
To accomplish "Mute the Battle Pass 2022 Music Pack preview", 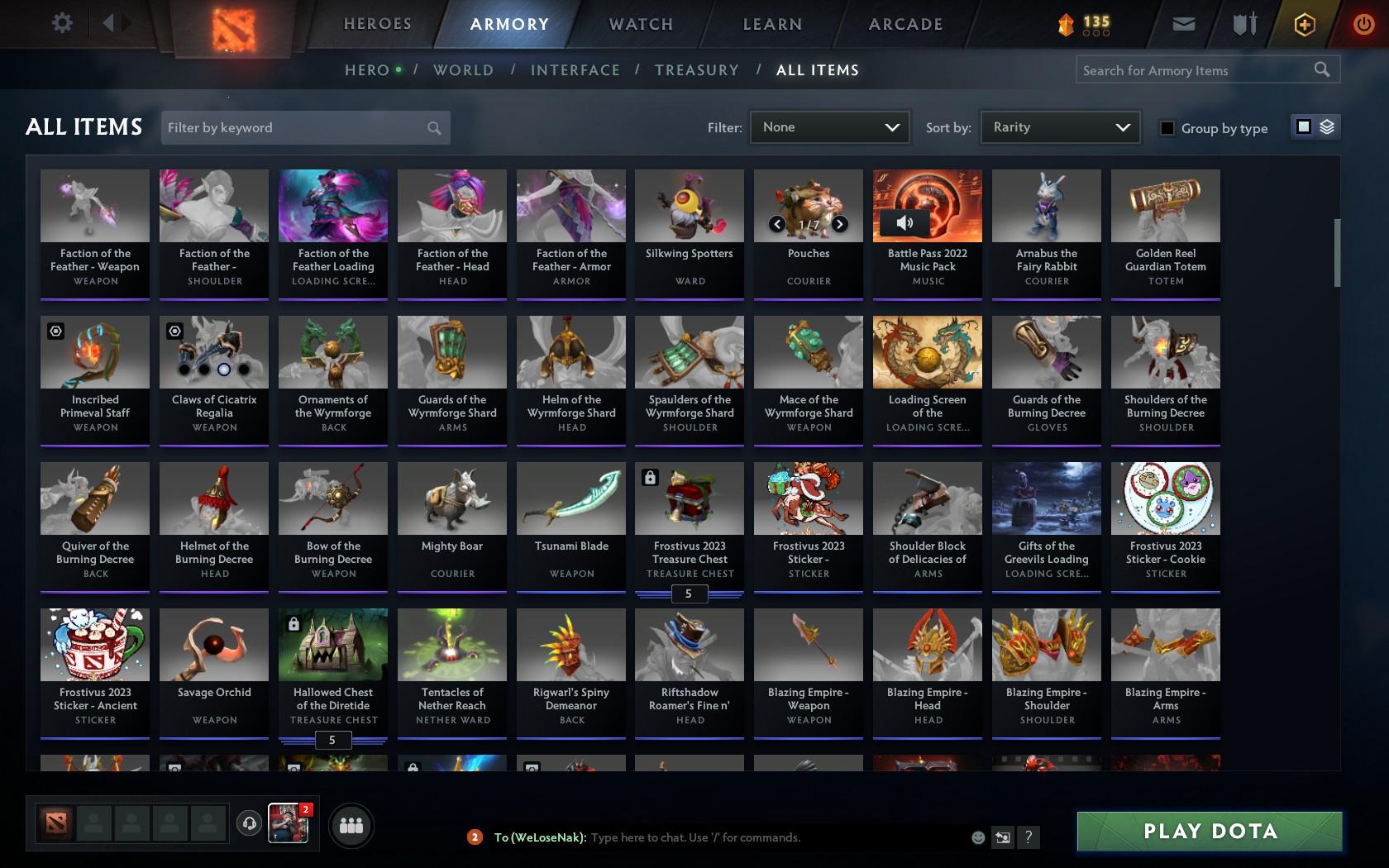I will point(904,222).
